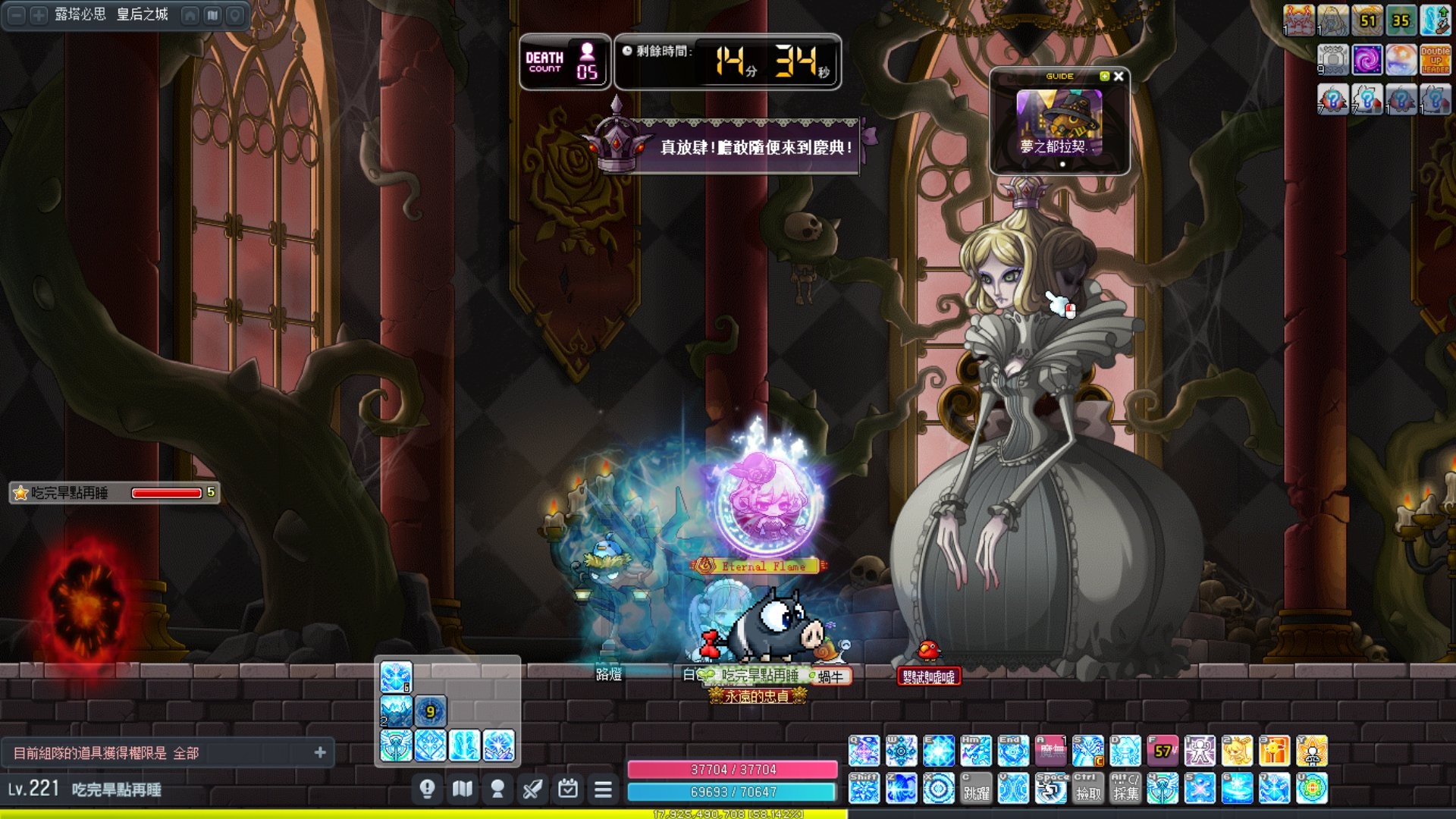Click the 撿取 pickup key slot
This screenshot has height=819, width=1456.
[x=1088, y=789]
